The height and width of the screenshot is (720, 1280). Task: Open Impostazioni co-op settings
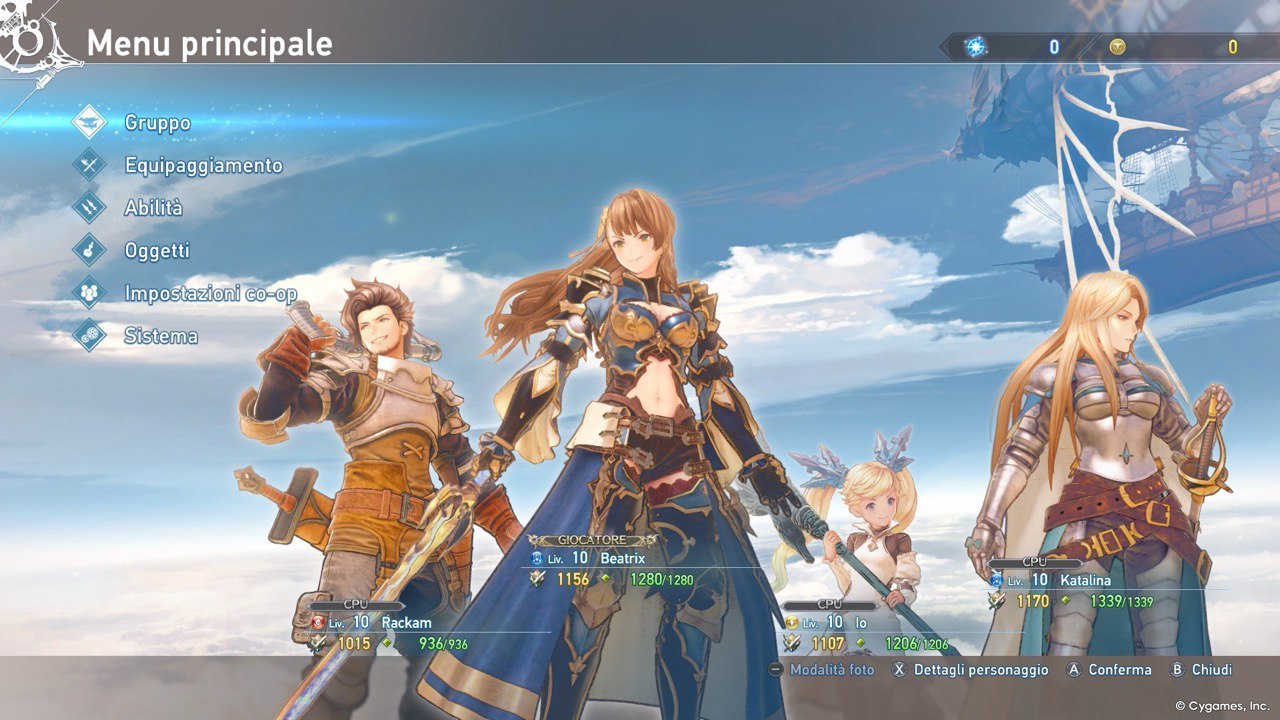coord(210,294)
